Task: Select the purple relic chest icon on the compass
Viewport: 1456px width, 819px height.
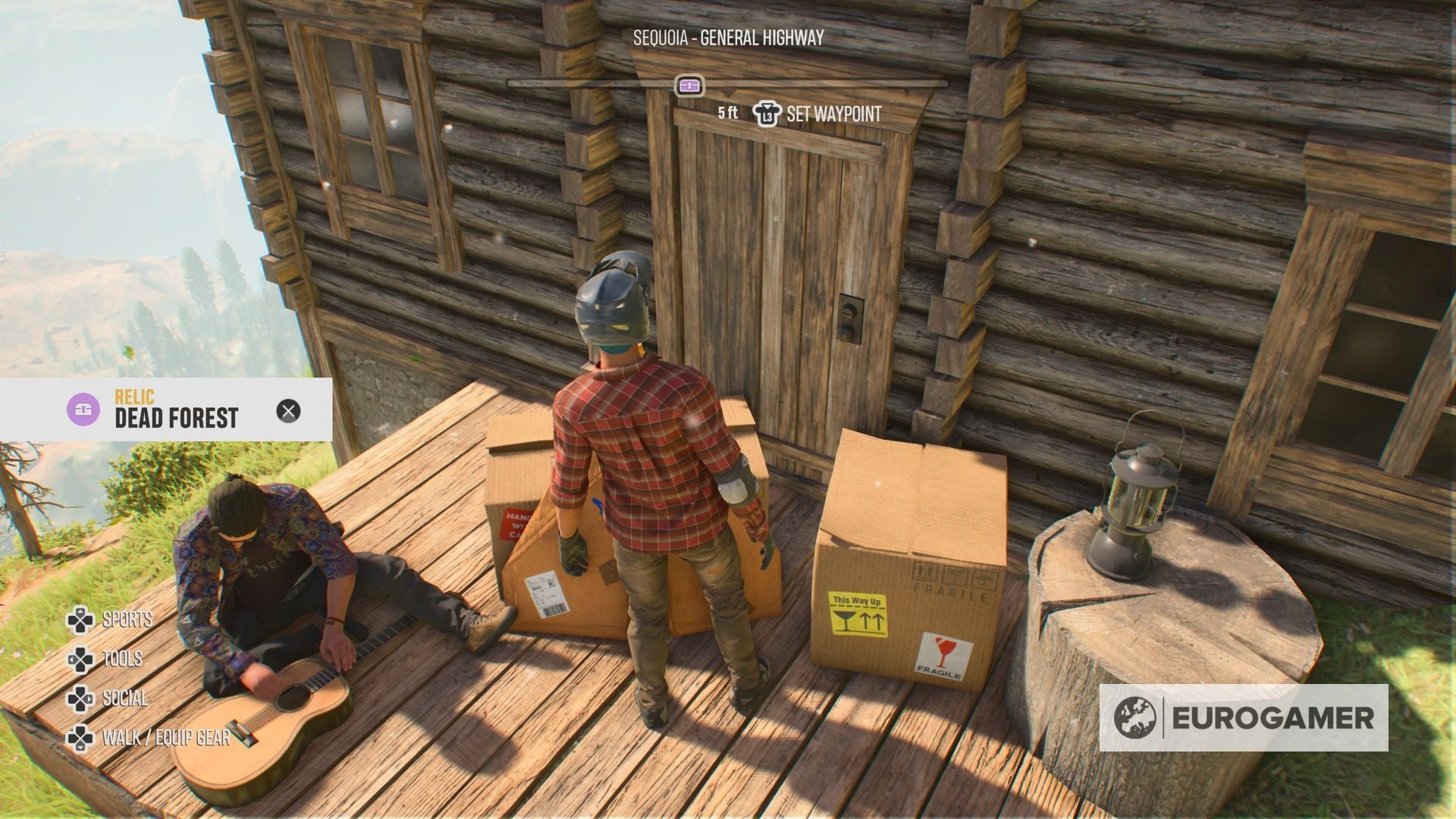Action: click(x=691, y=85)
